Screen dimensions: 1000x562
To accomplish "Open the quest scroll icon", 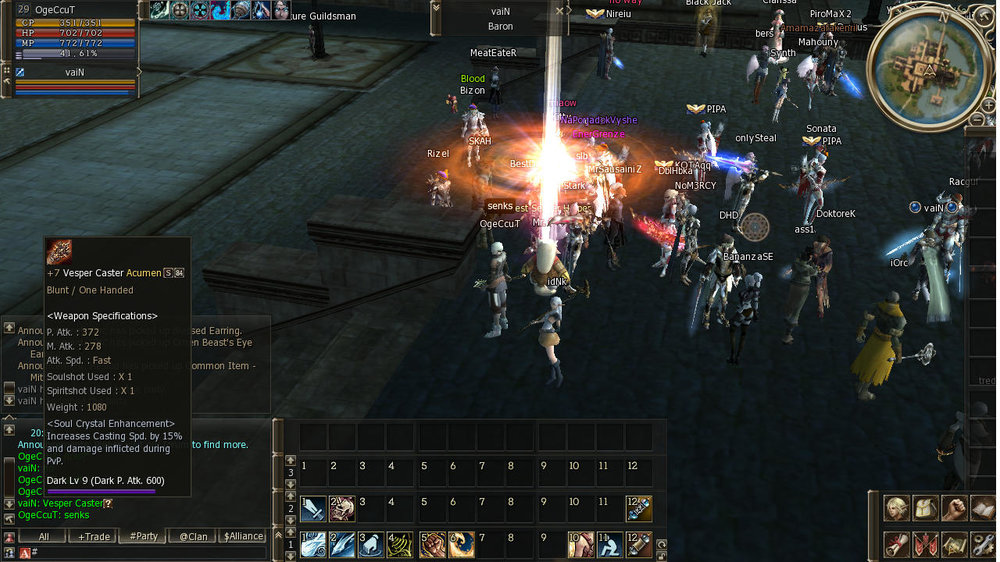I will [x=897, y=544].
